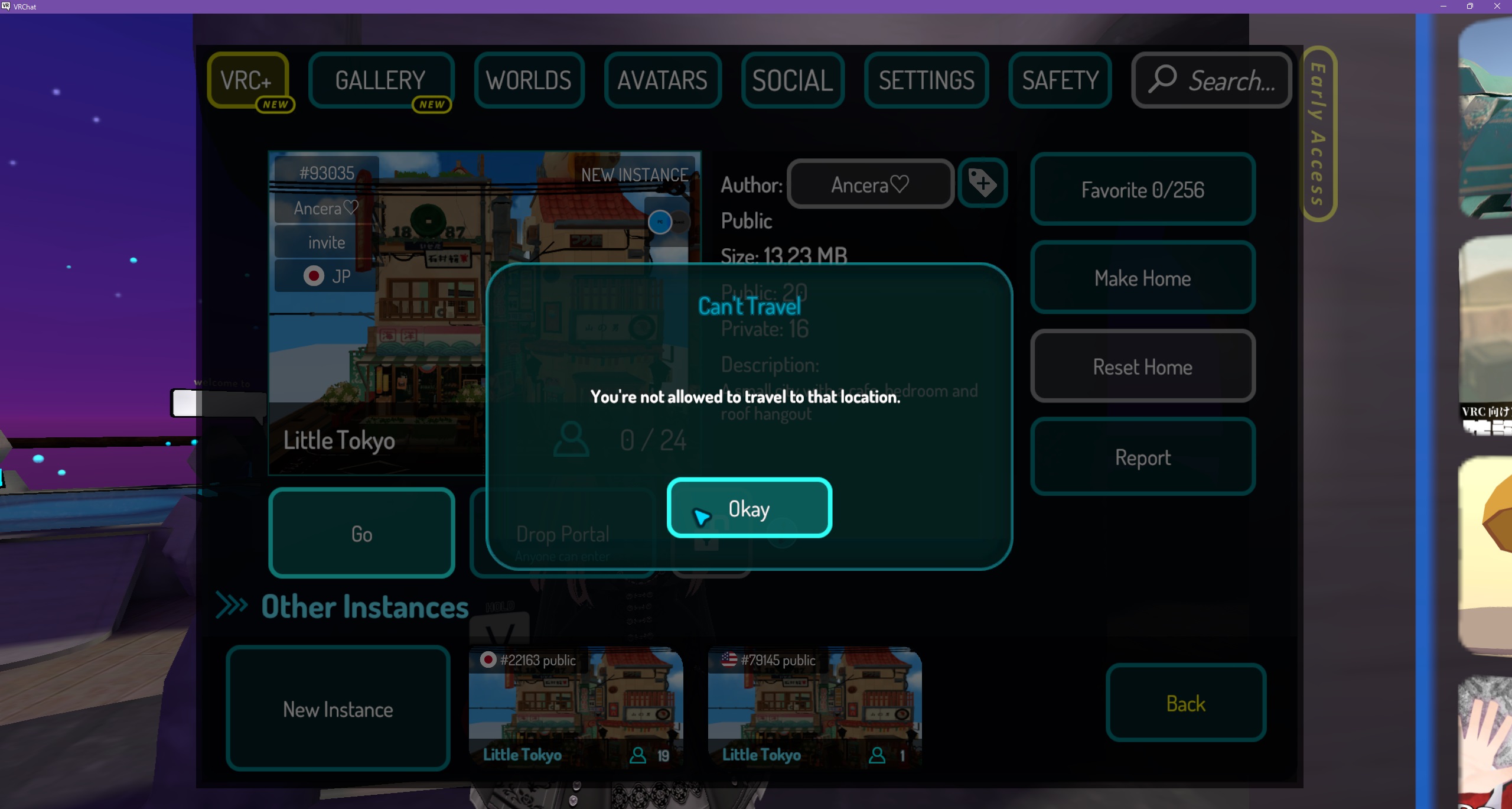
Task: Open the Worlds tab
Action: click(x=529, y=80)
